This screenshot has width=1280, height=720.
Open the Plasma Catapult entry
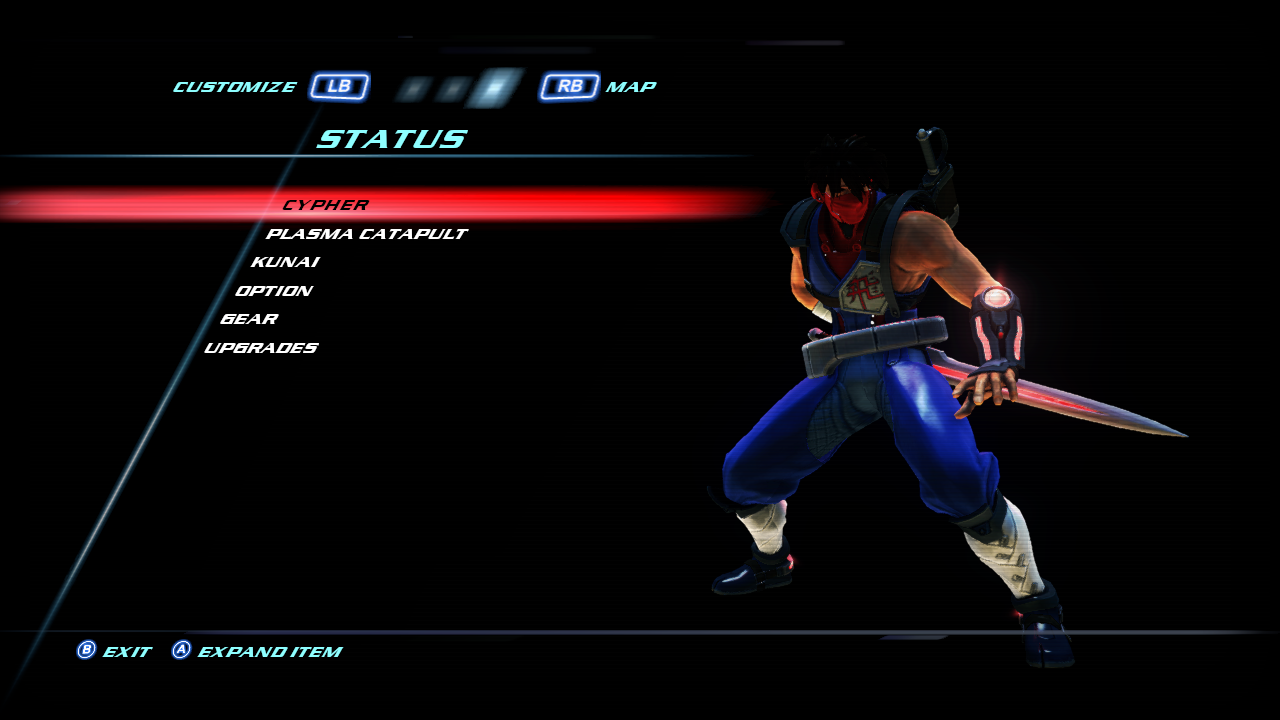[366, 234]
